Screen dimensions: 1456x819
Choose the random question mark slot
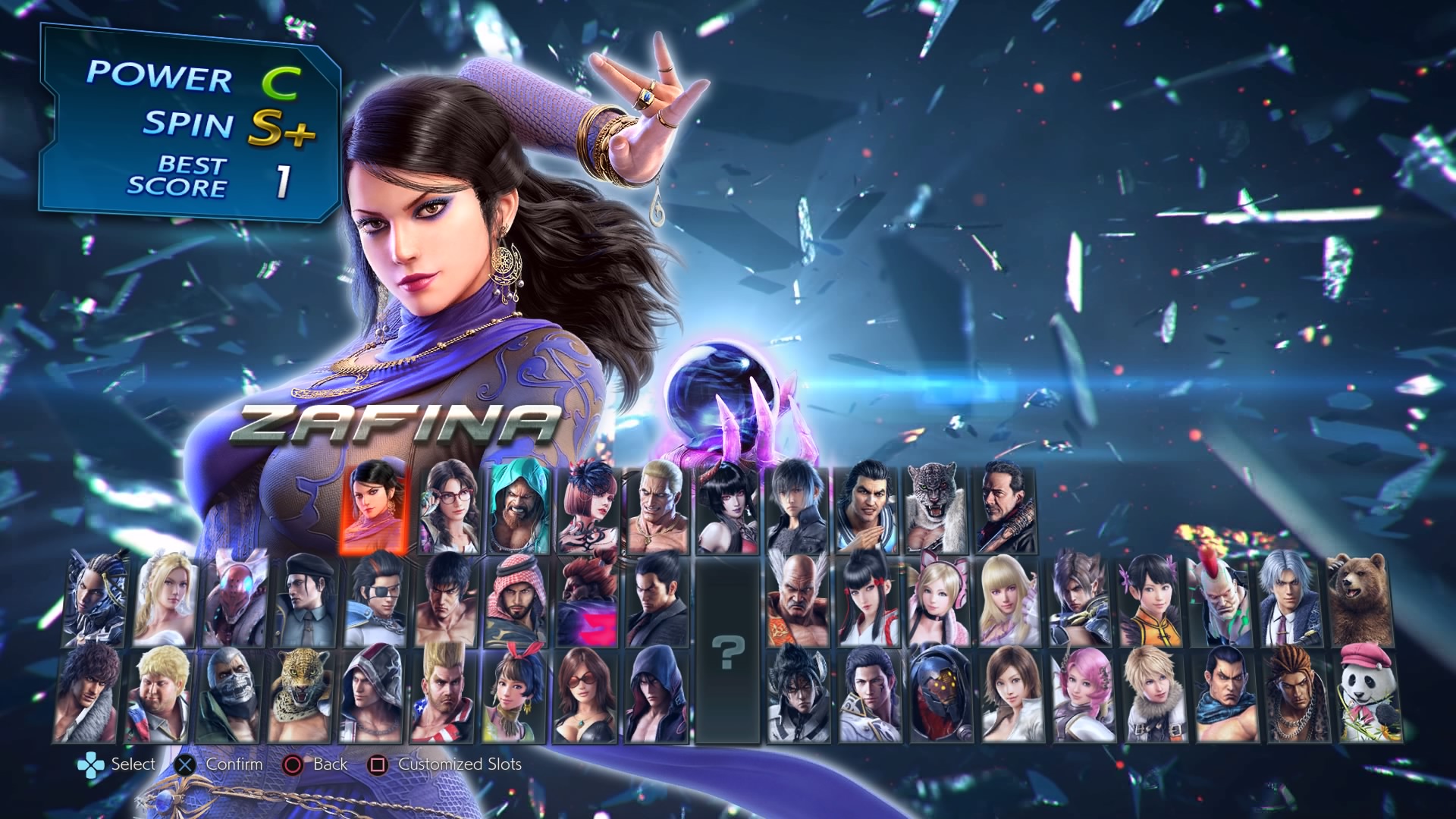coord(728,651)
